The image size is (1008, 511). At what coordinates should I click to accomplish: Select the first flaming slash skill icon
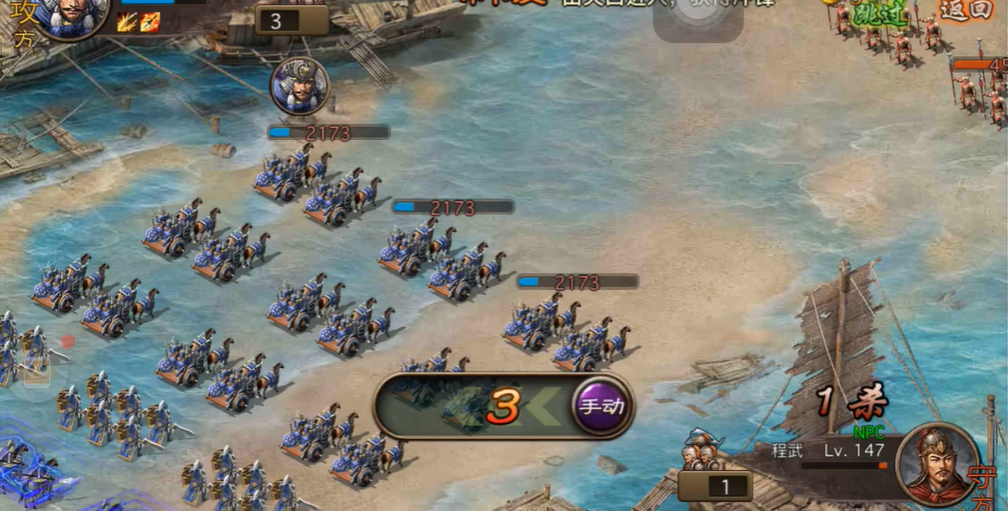click(126, 22)
